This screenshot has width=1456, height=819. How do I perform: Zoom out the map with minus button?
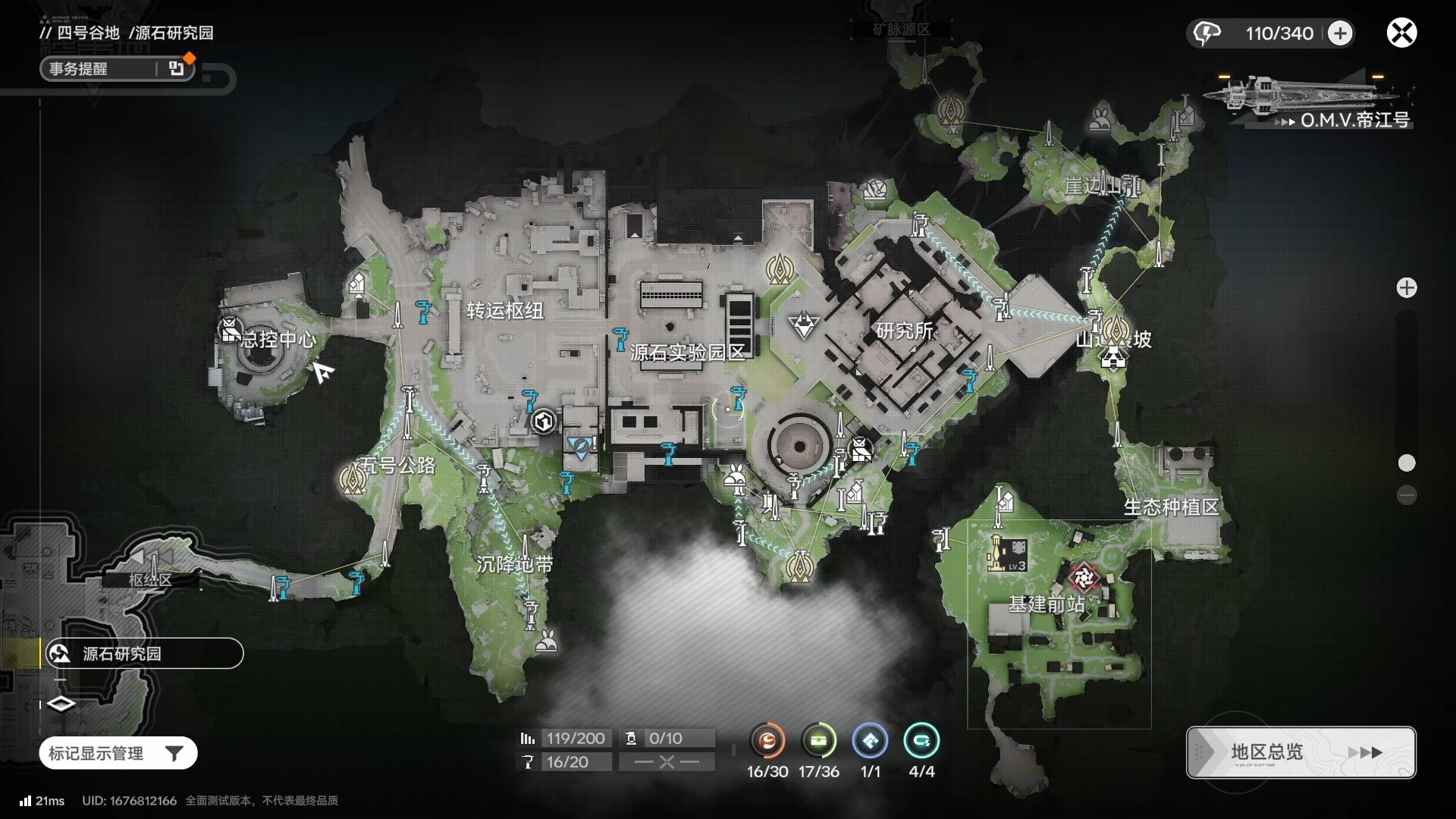pos(1407,495)
